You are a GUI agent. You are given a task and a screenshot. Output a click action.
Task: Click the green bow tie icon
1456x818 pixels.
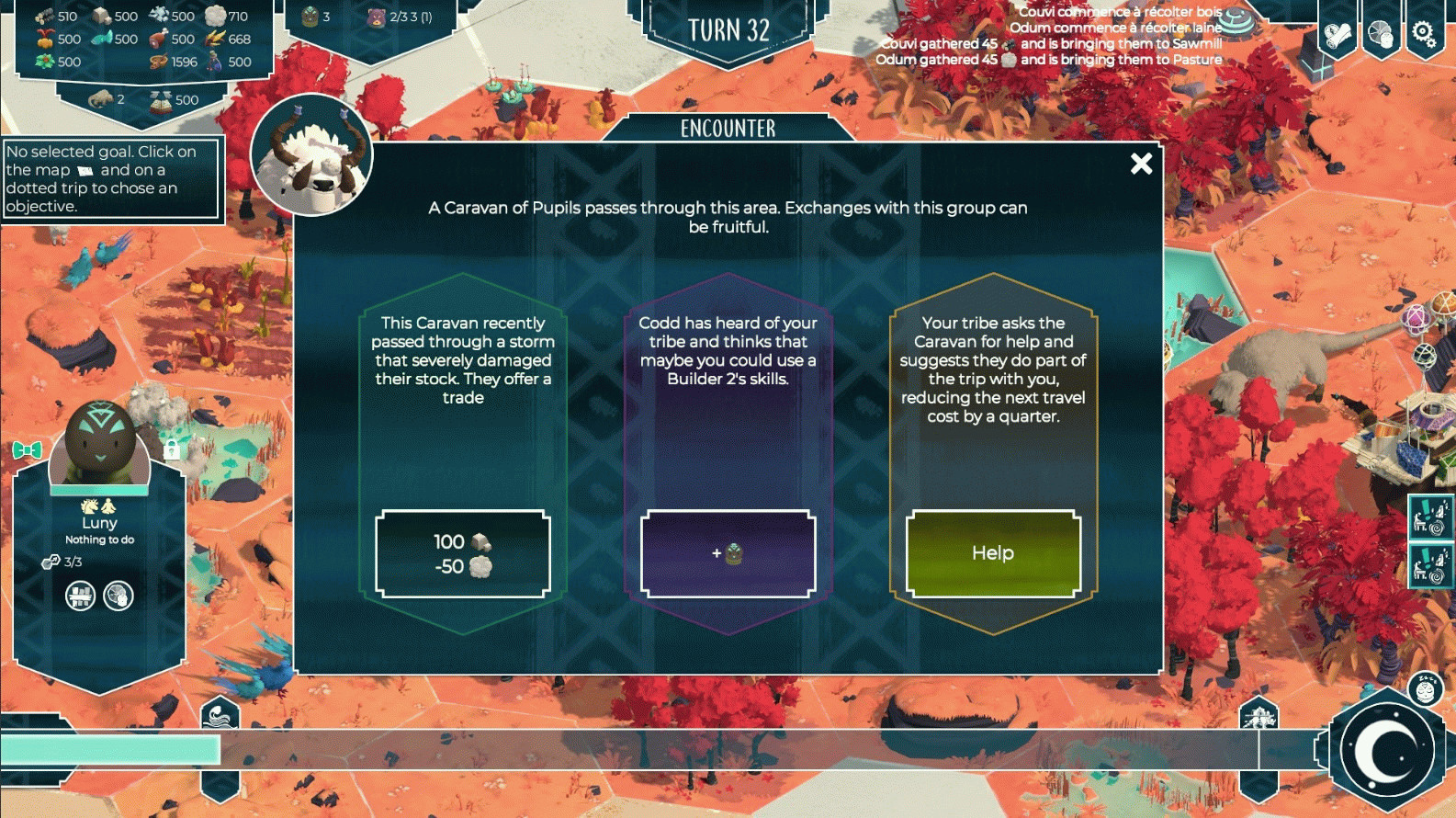[28, 449]
